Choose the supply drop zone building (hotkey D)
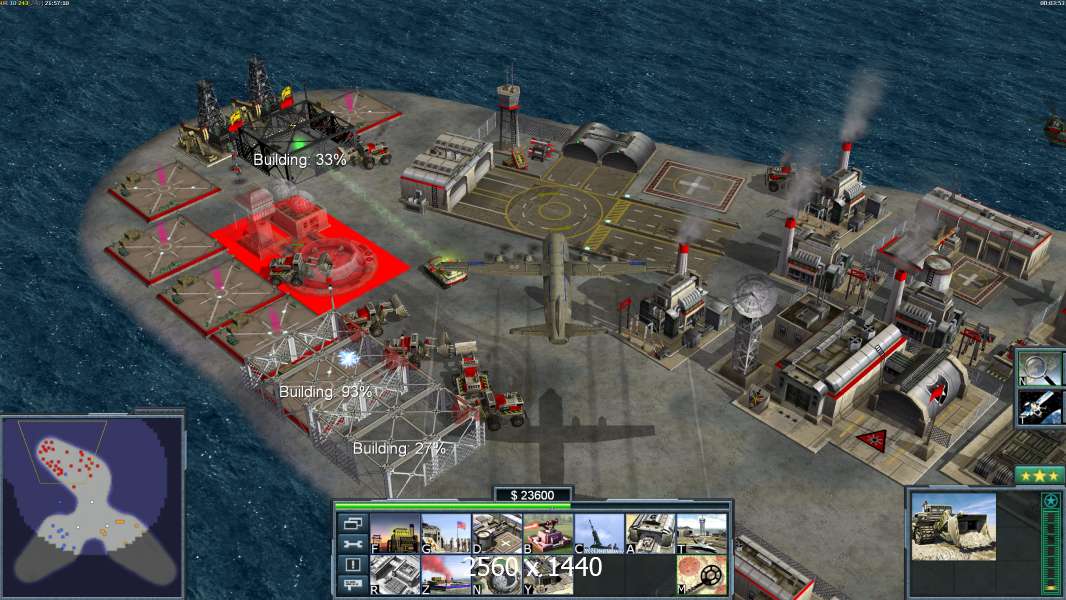The width and height of the screenshot is (1066, 600). coord(496,533)
